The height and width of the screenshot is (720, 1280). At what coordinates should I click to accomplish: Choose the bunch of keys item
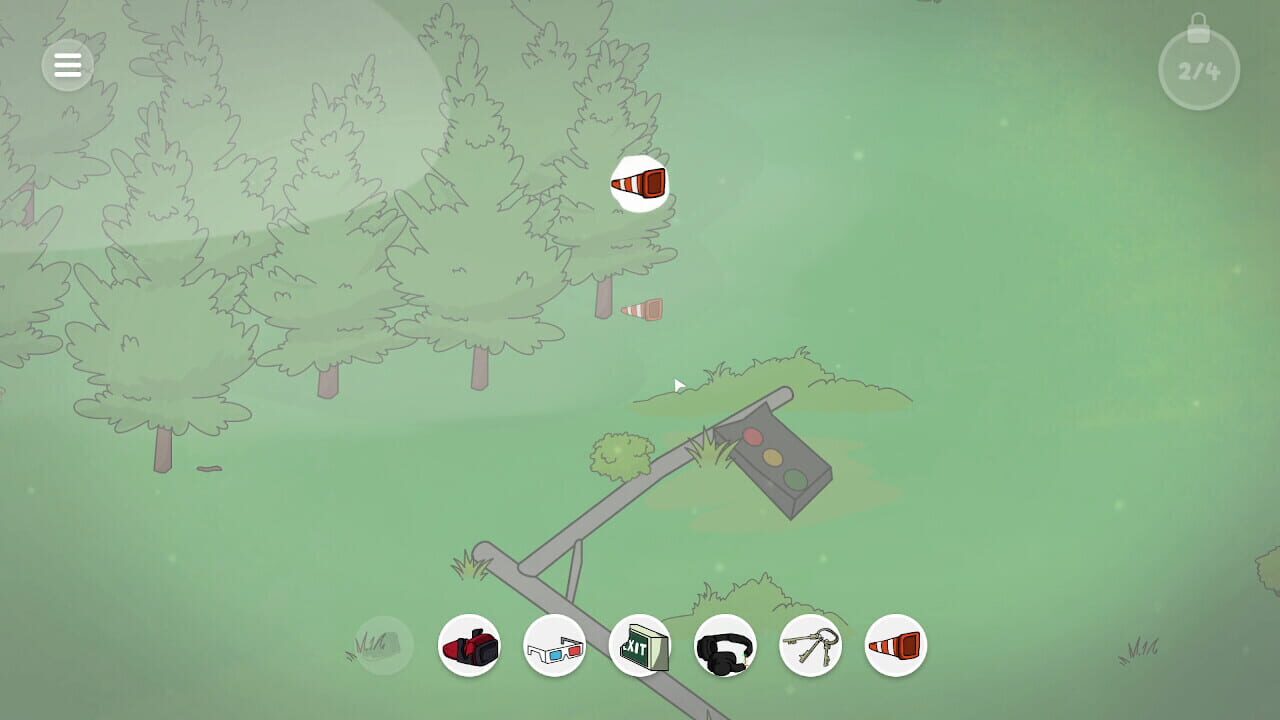(810, 645)
